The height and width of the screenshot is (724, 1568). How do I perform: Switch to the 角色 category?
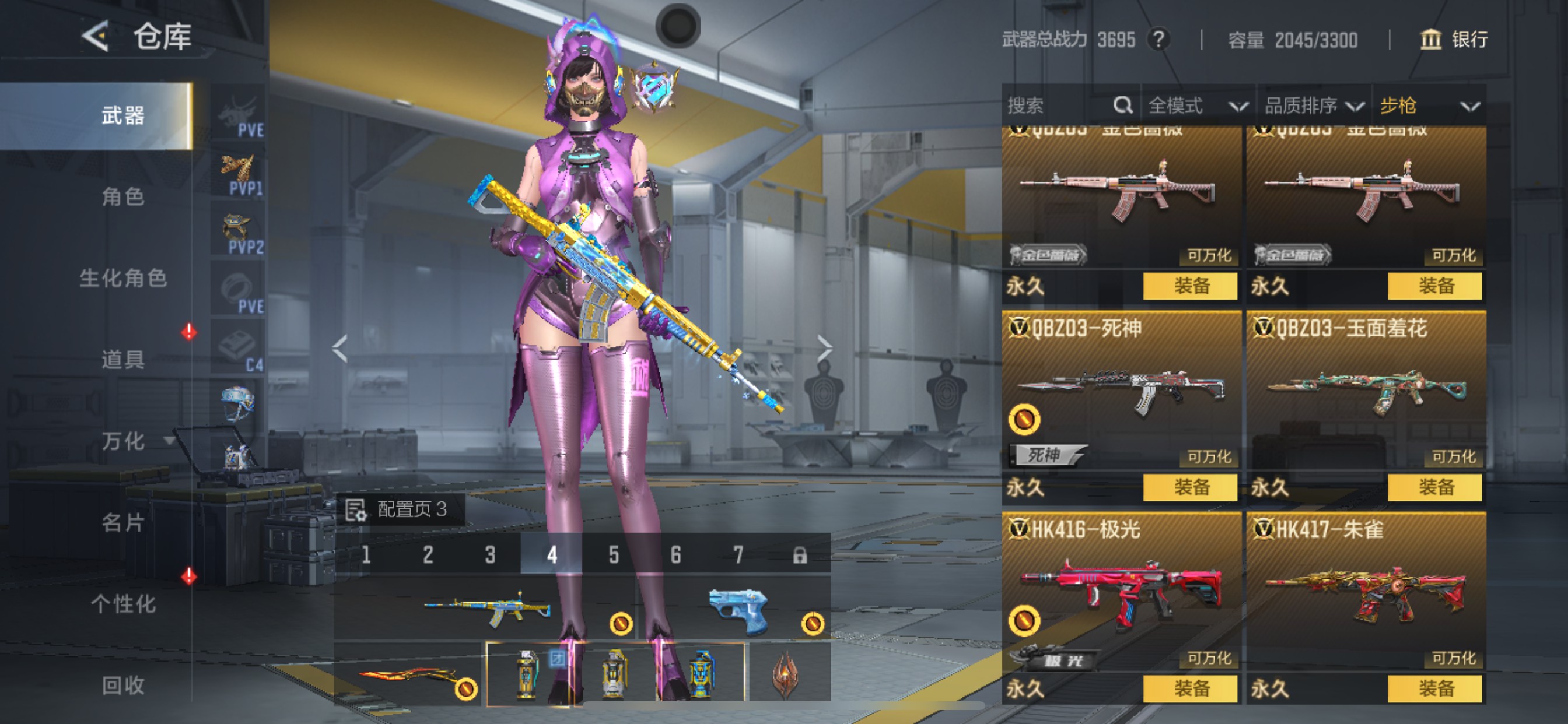tap(123, 196)
